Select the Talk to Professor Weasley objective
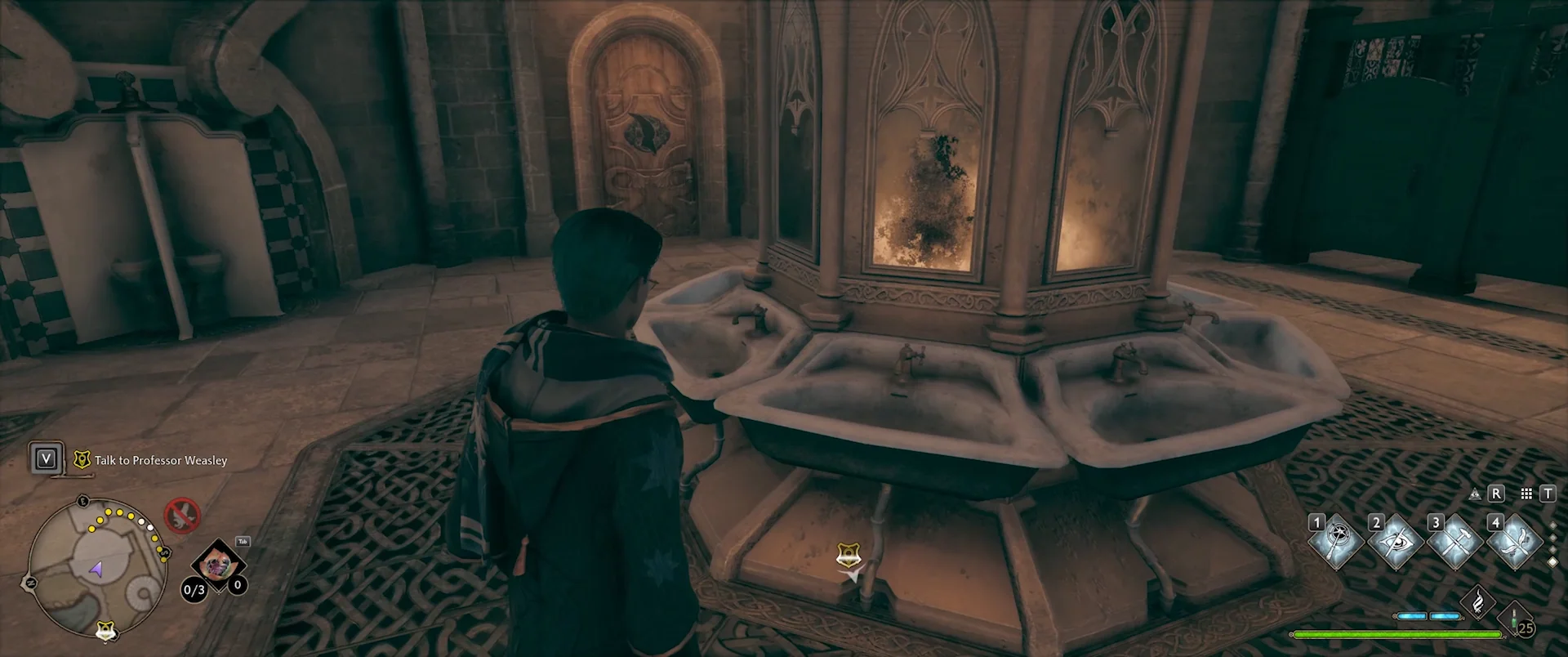 tap(161, 460)
